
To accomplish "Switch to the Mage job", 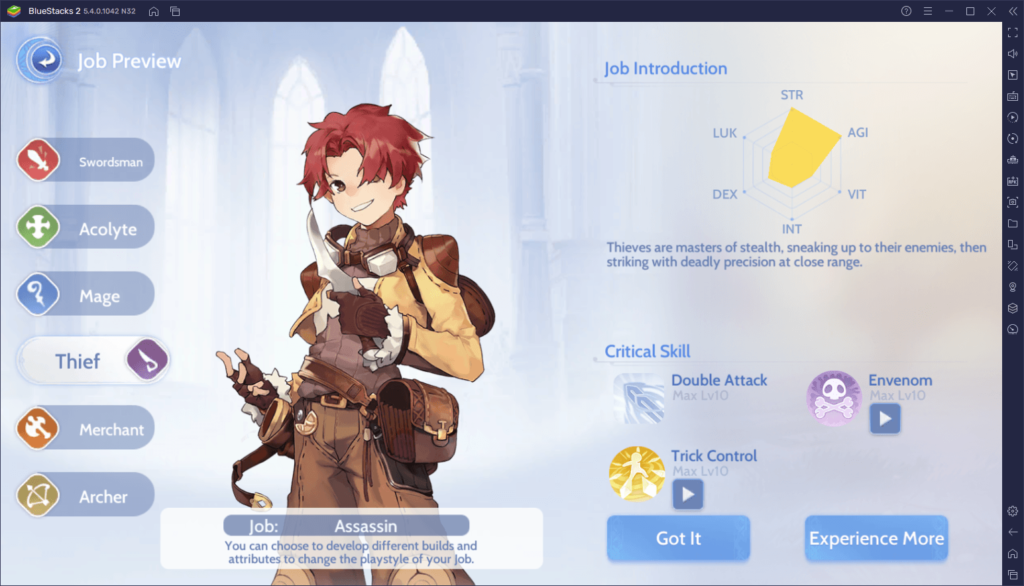I will coord(87,296).
